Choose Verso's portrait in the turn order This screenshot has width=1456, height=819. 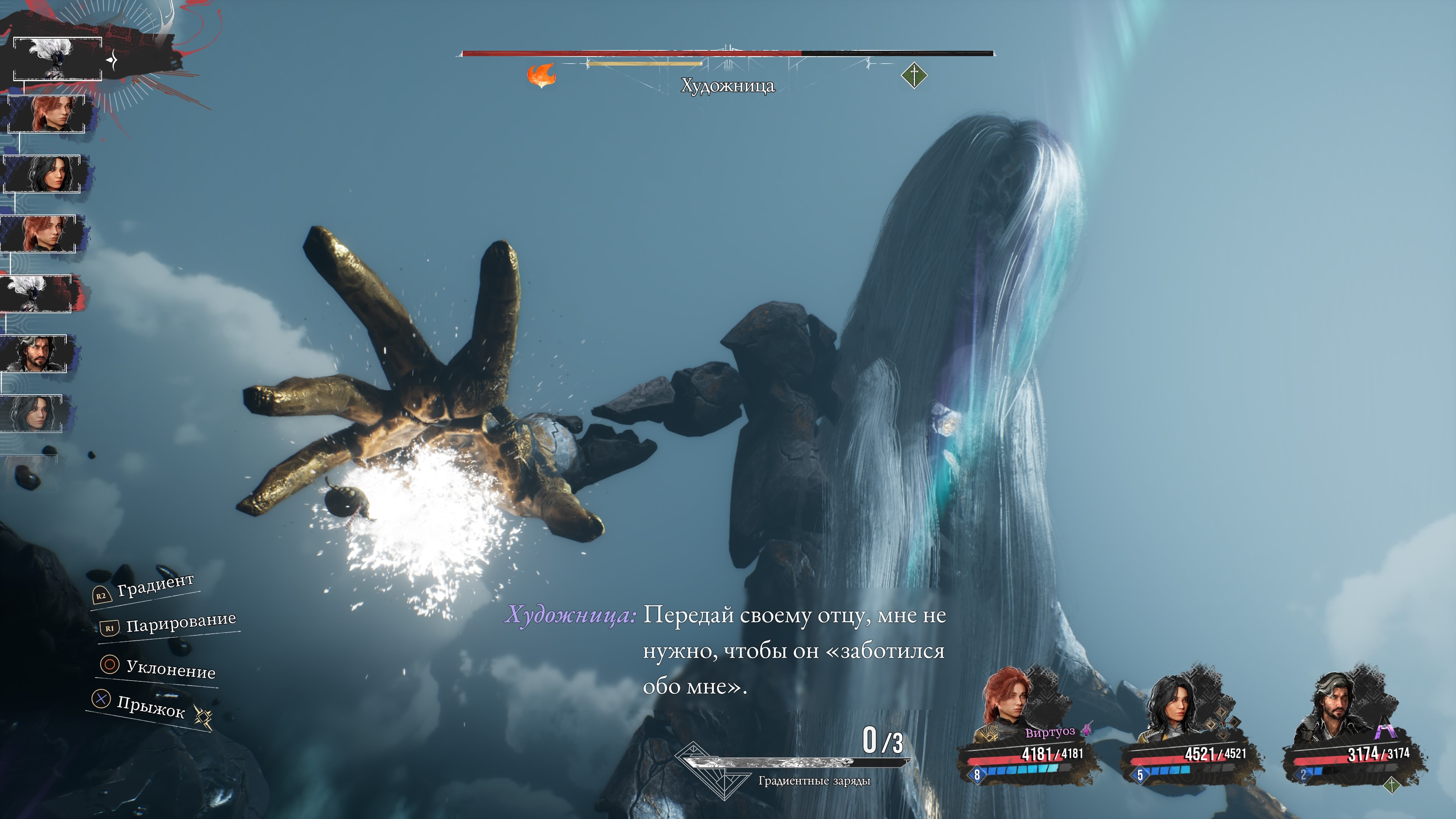(x=35, y=353)
